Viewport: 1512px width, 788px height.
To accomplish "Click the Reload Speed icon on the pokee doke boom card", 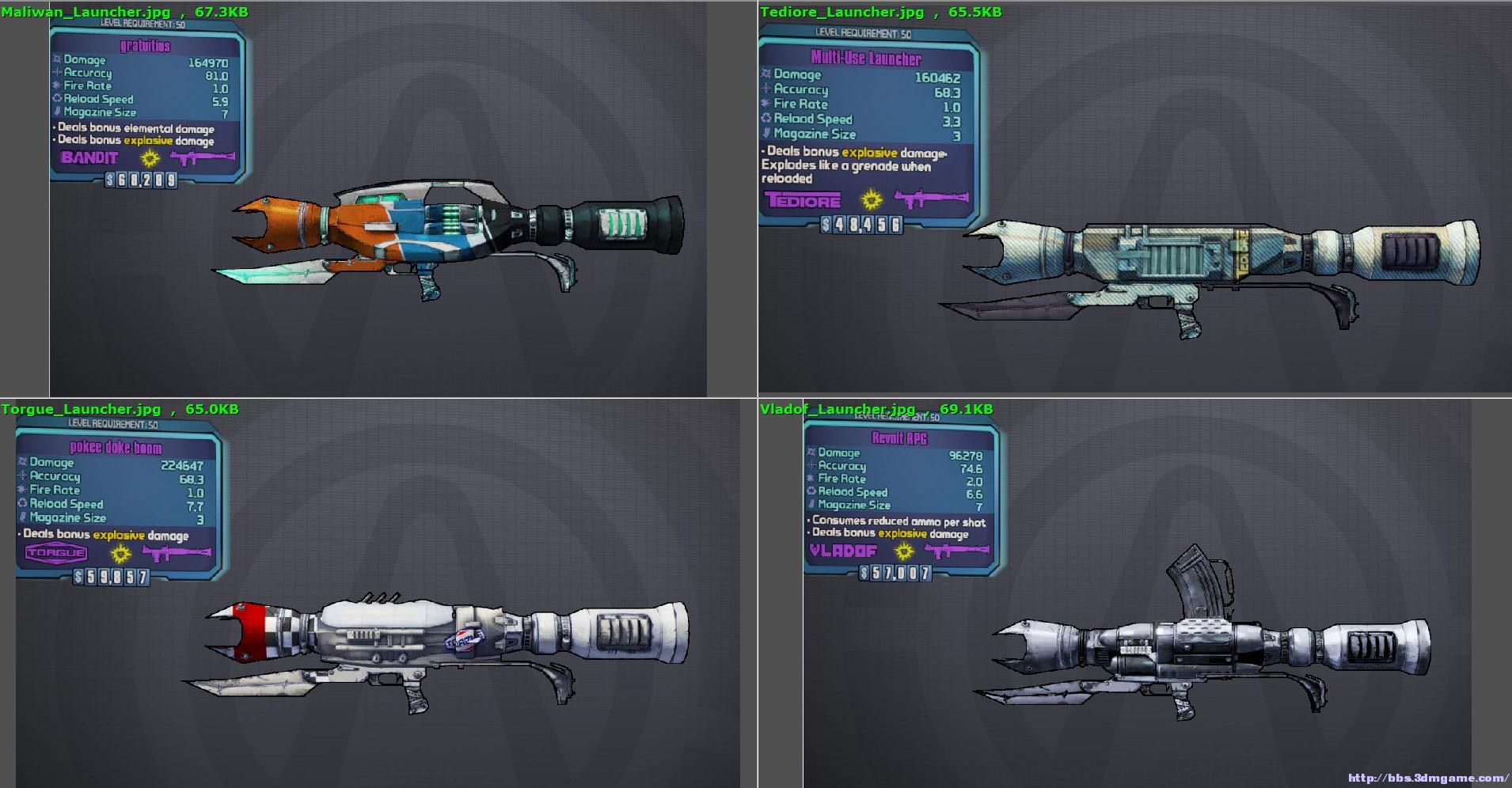I will 22,504.
